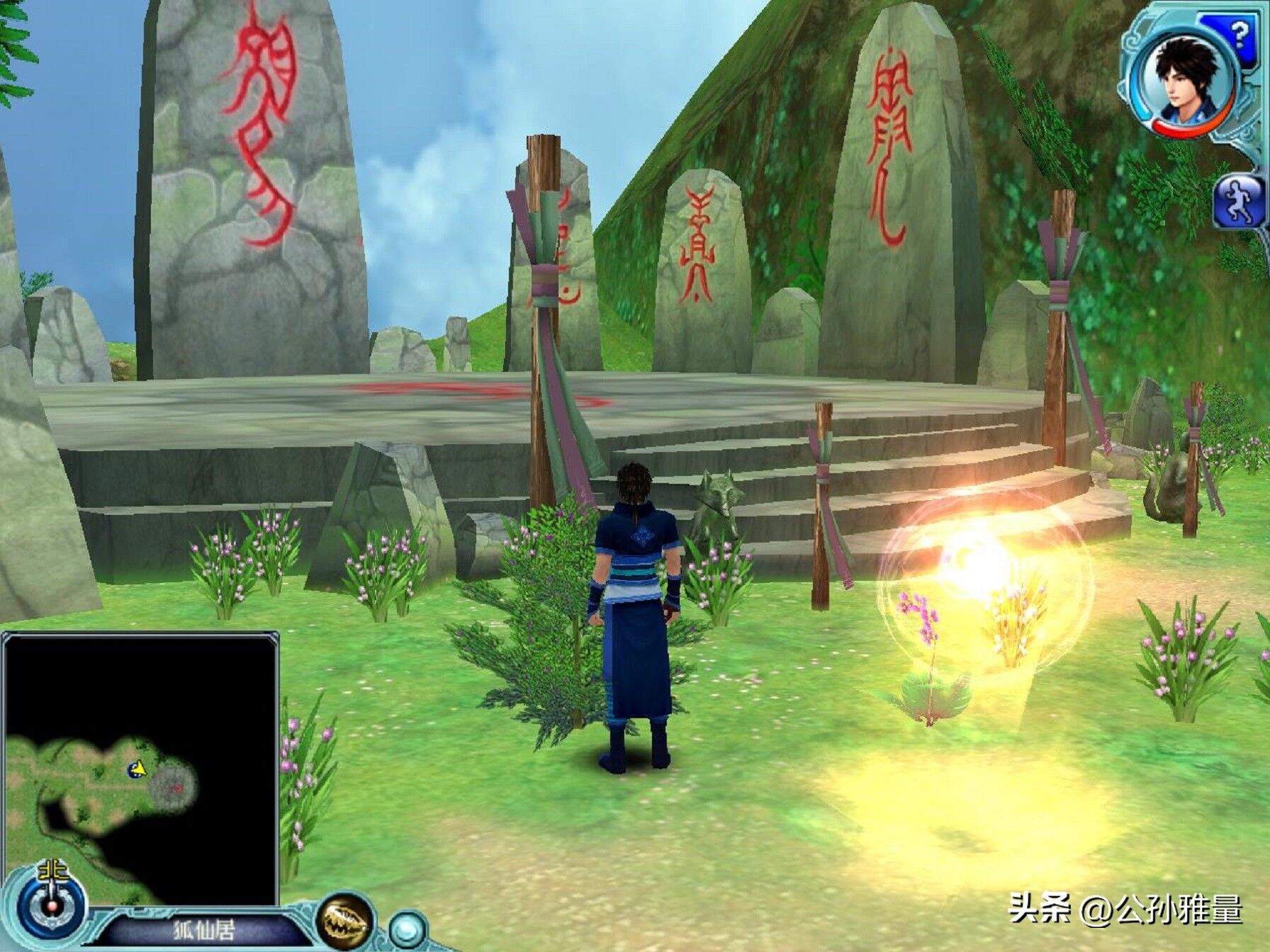Select the 狐仙居 location name bar
The image size is (1270, 952).
pyautogui.click(x=204, y=930)
